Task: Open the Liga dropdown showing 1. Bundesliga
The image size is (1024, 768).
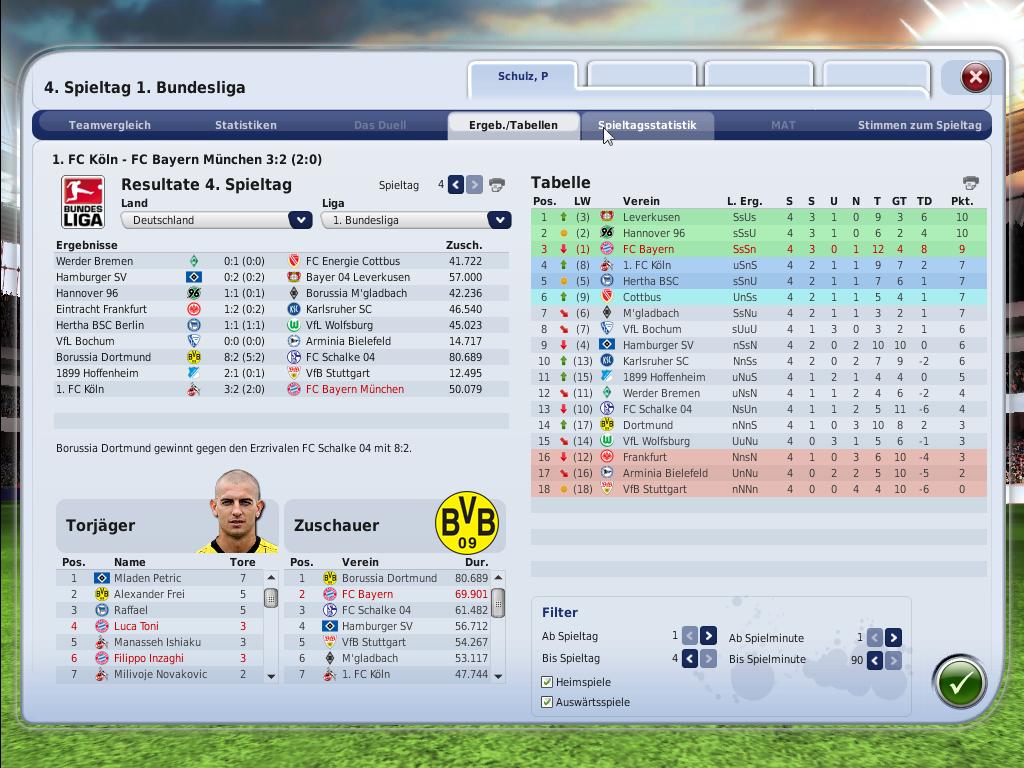Action: 499,220
